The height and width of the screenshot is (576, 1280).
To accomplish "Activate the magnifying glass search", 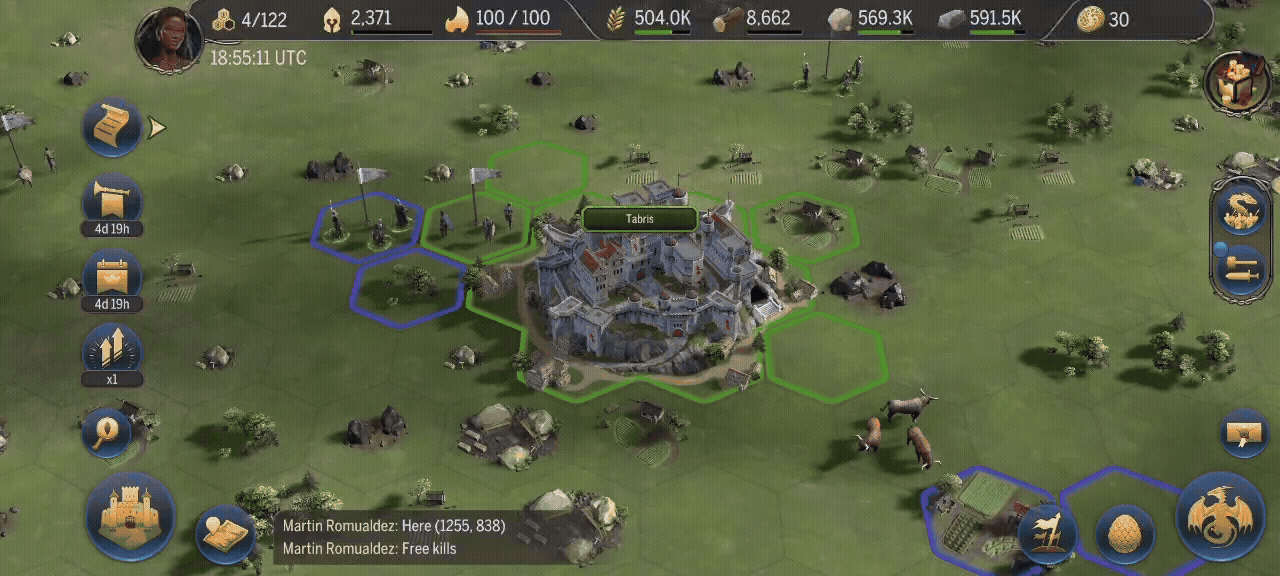I will [x=108, y=431].
